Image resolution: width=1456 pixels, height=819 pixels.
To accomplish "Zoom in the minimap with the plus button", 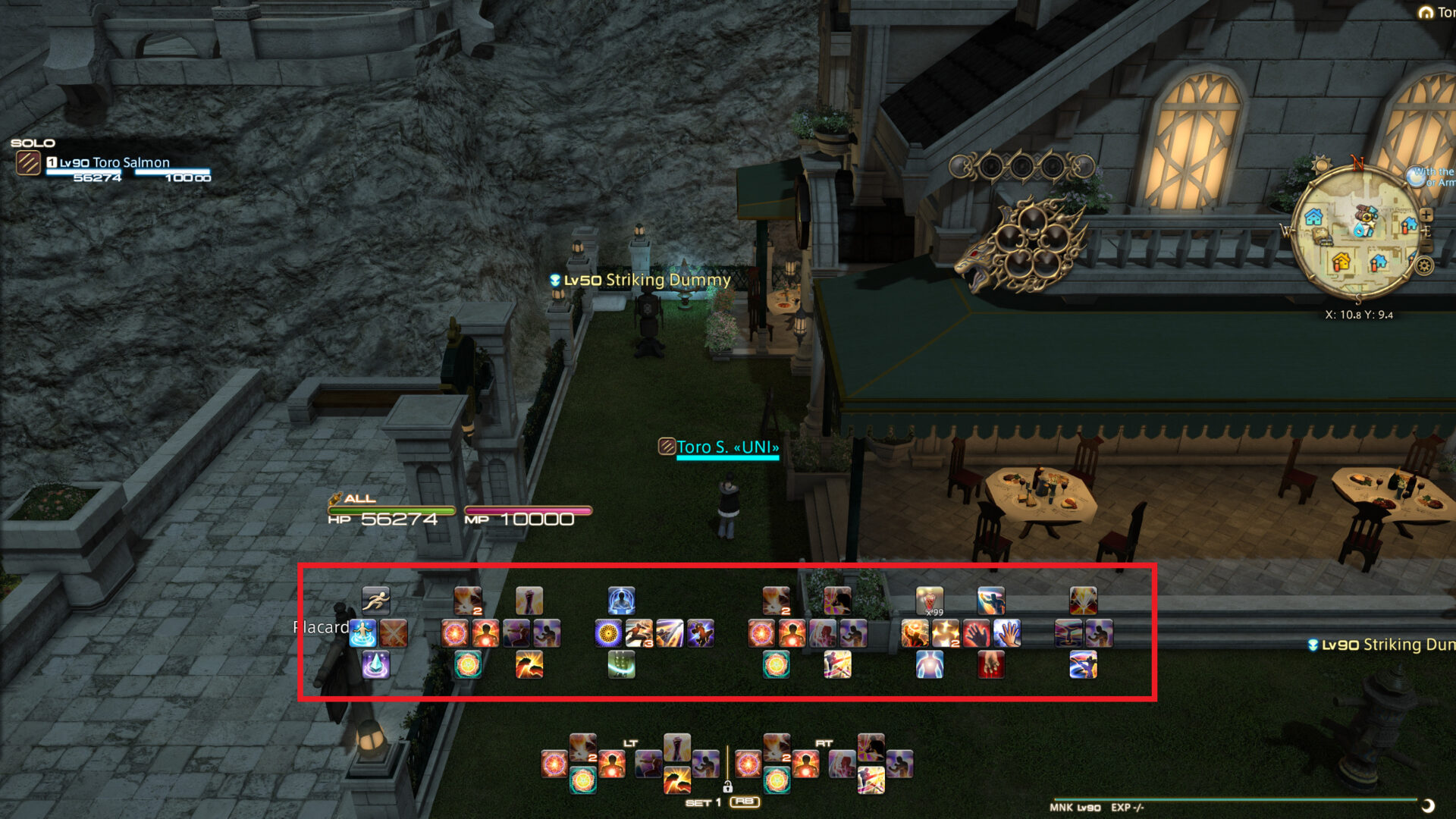I will pos(1426,215).
